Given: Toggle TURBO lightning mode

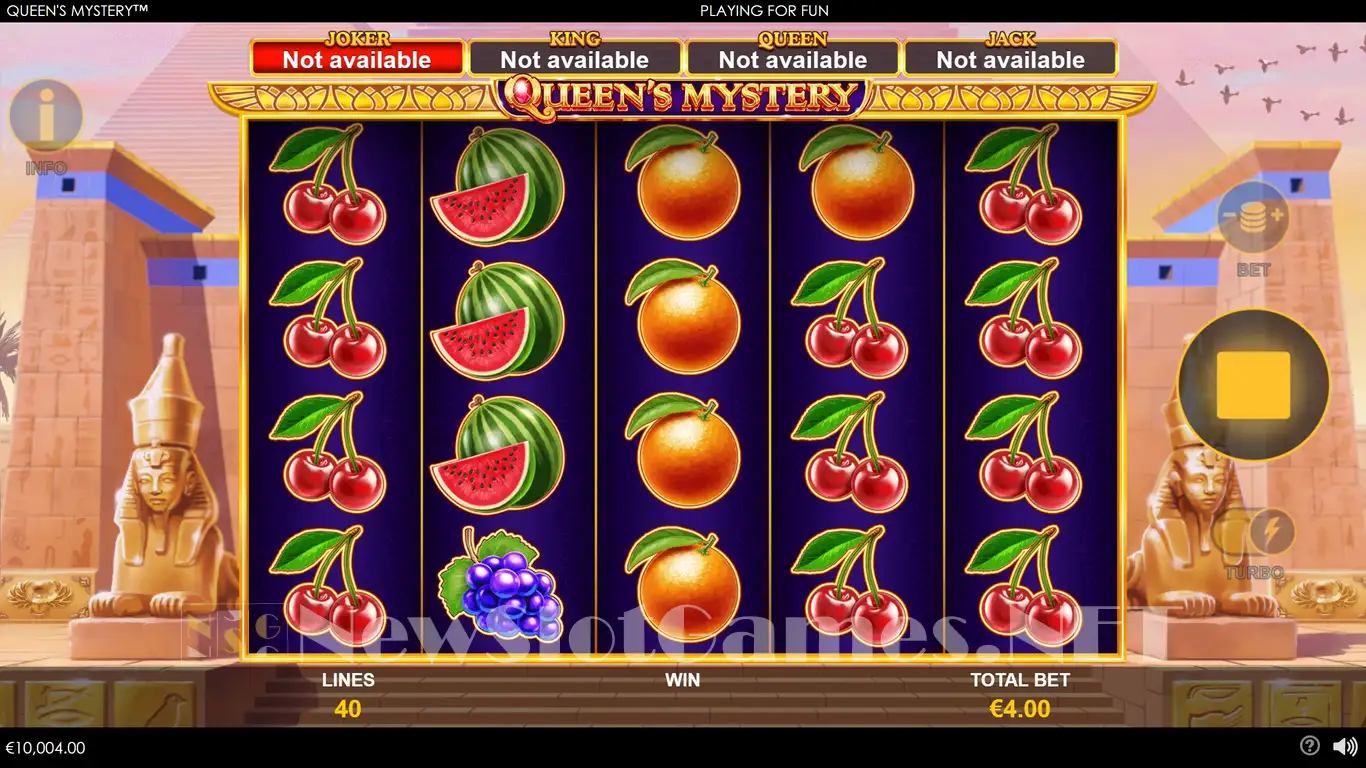Looking at the screenshot, I should pyautogui.click(x=1271, y=533).
